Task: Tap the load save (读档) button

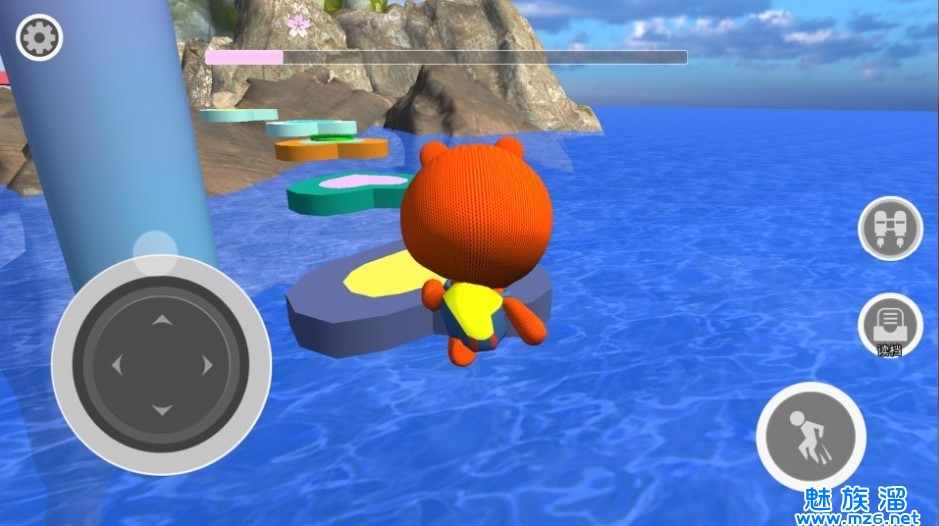Action: pyautogui.click(x=889, y=324)
